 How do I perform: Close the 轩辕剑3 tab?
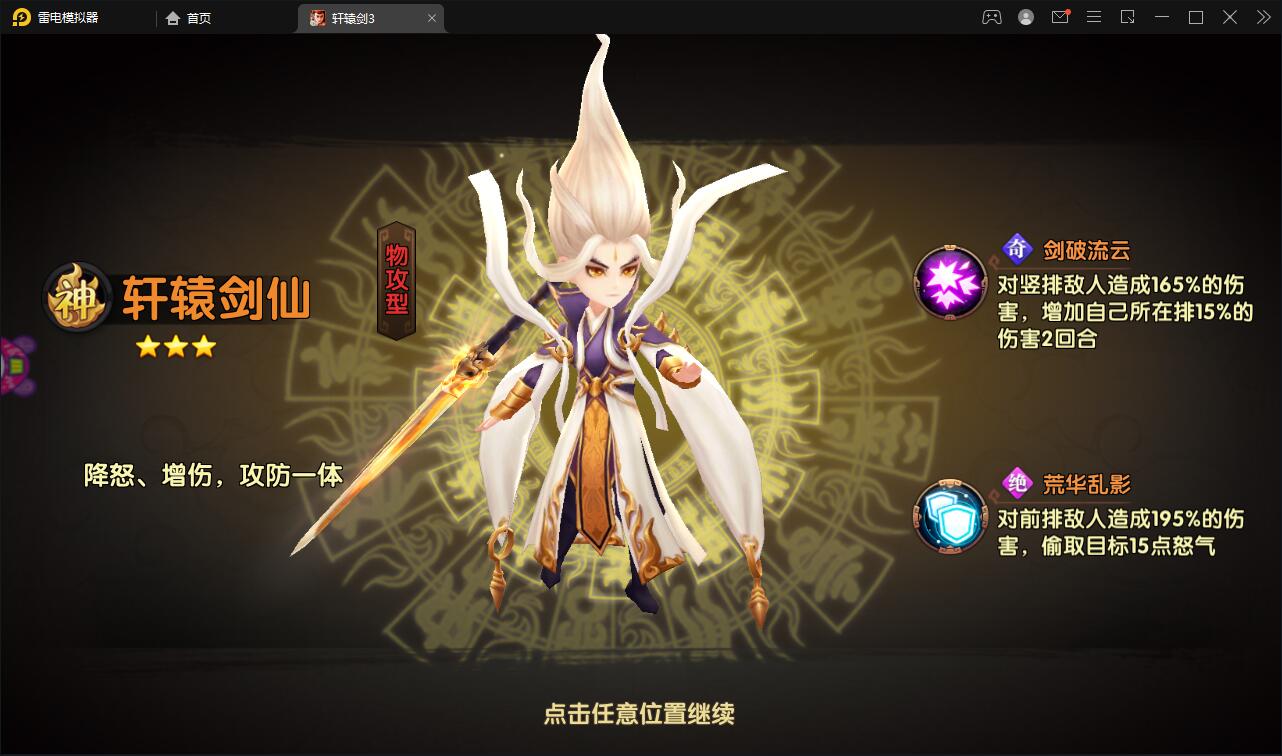(x=431, y=17)
